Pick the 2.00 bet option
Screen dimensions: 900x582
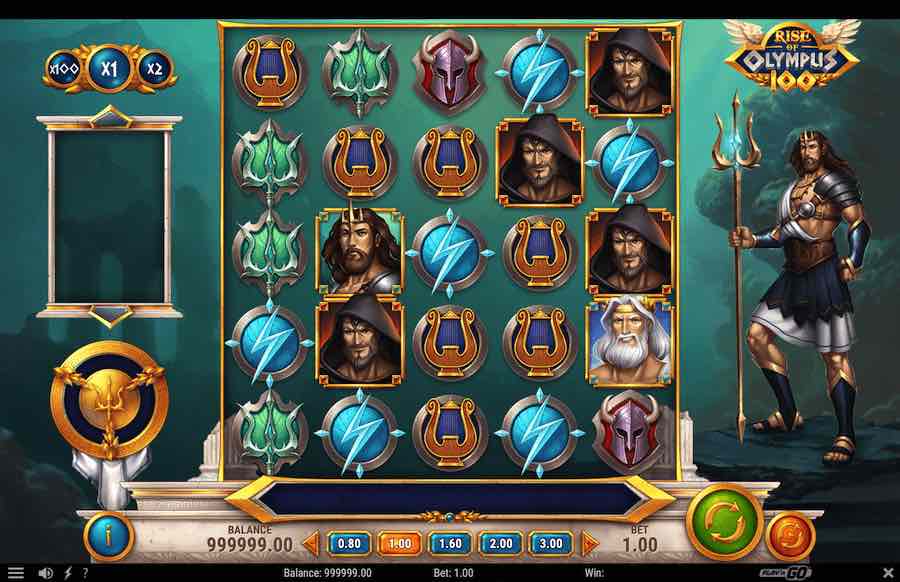[x=500, y=543]
